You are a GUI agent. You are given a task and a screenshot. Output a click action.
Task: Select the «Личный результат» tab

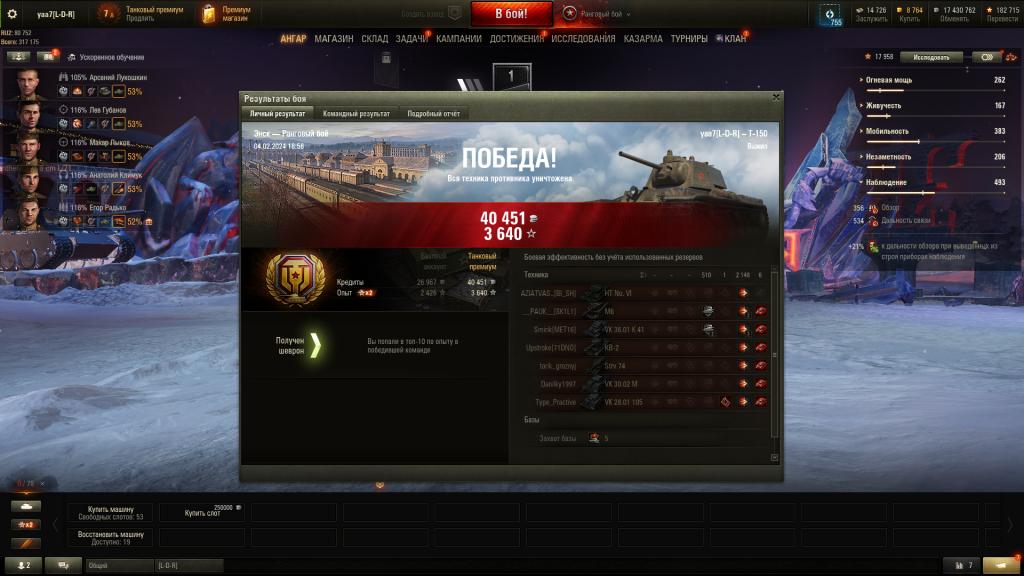(x=278, y=114)
